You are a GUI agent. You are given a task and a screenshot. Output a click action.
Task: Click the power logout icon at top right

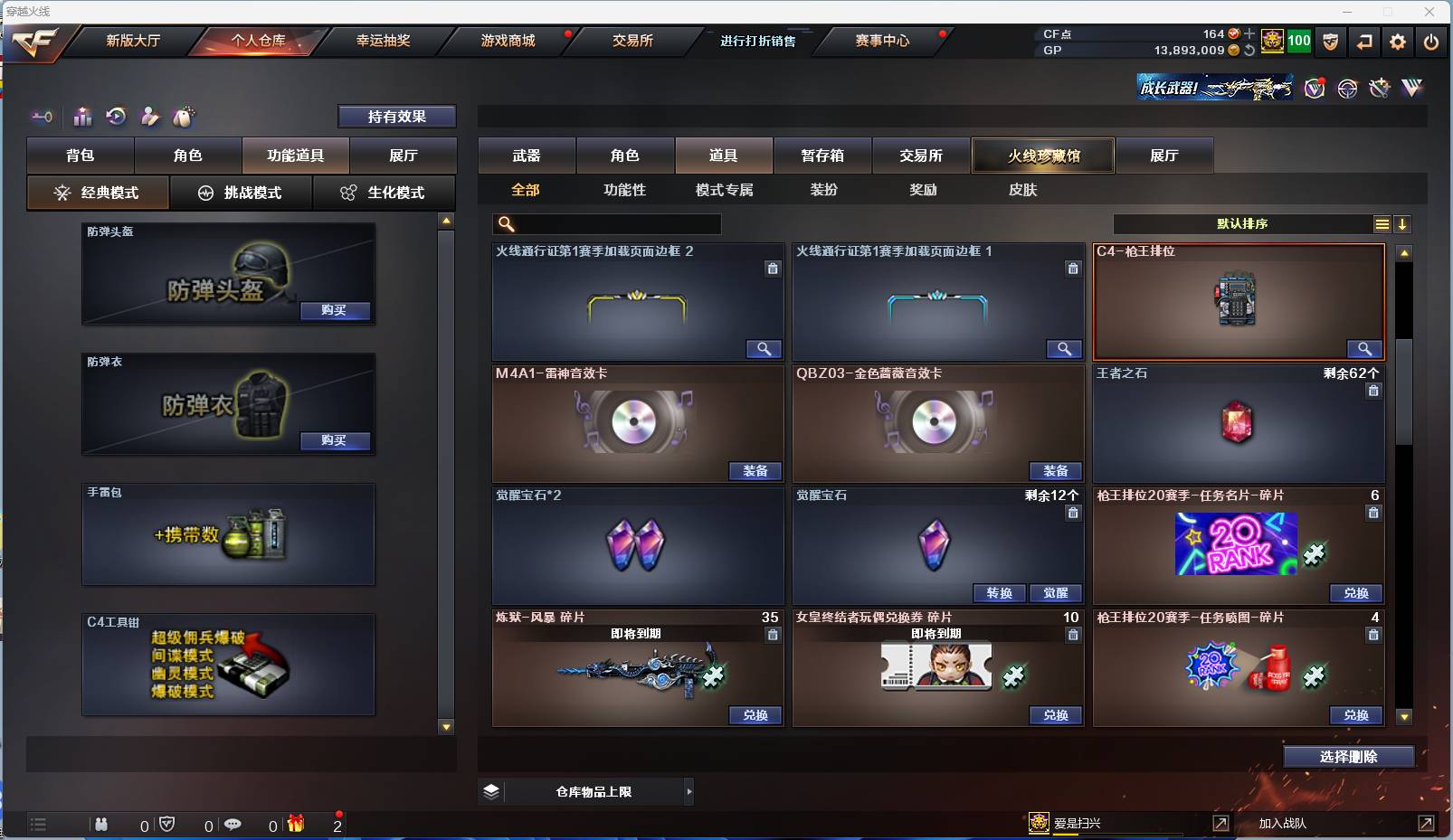[1431, 42]
